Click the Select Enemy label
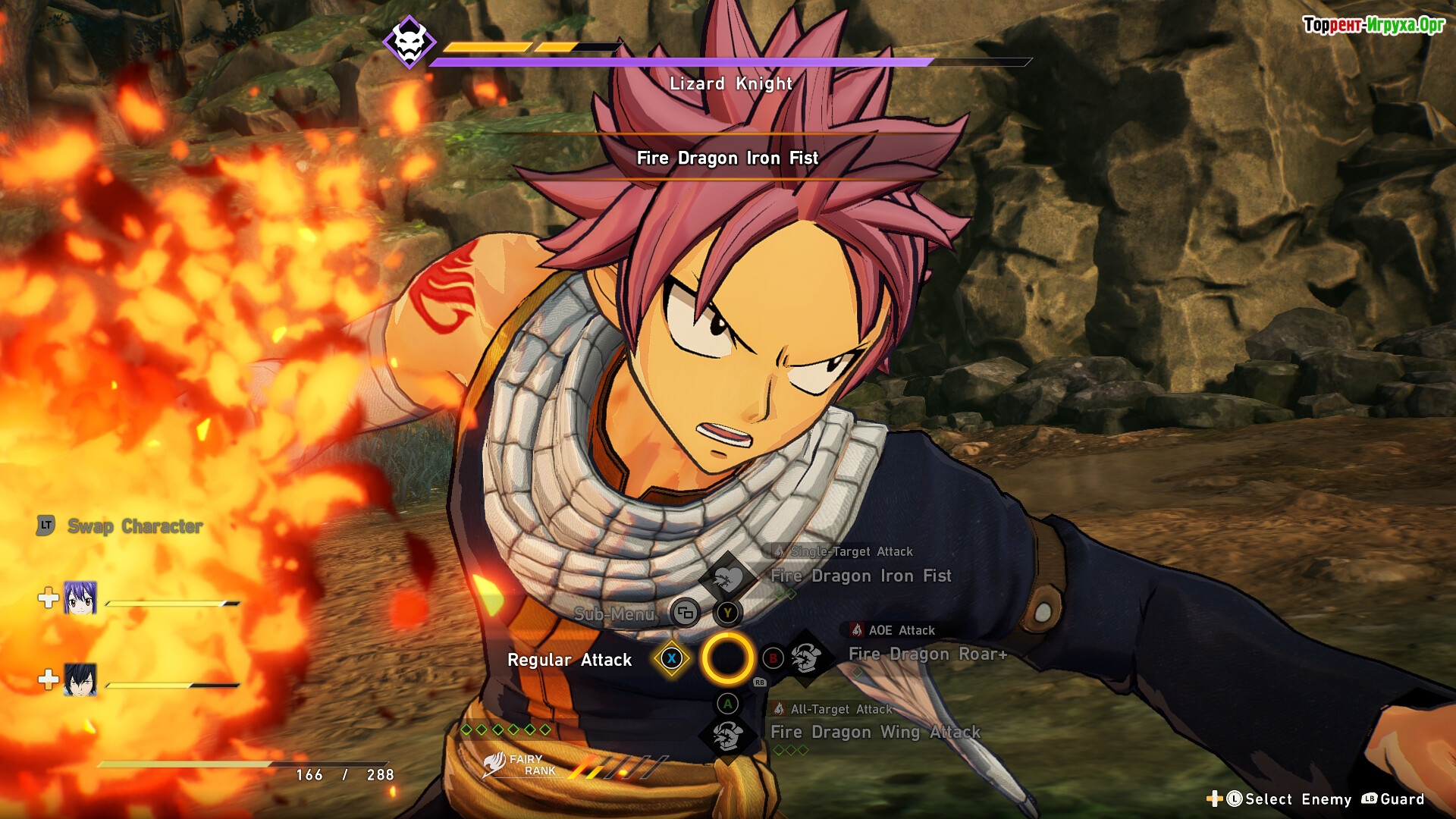The height and width of the screenshot is (819, 1456). point(1298,799)
